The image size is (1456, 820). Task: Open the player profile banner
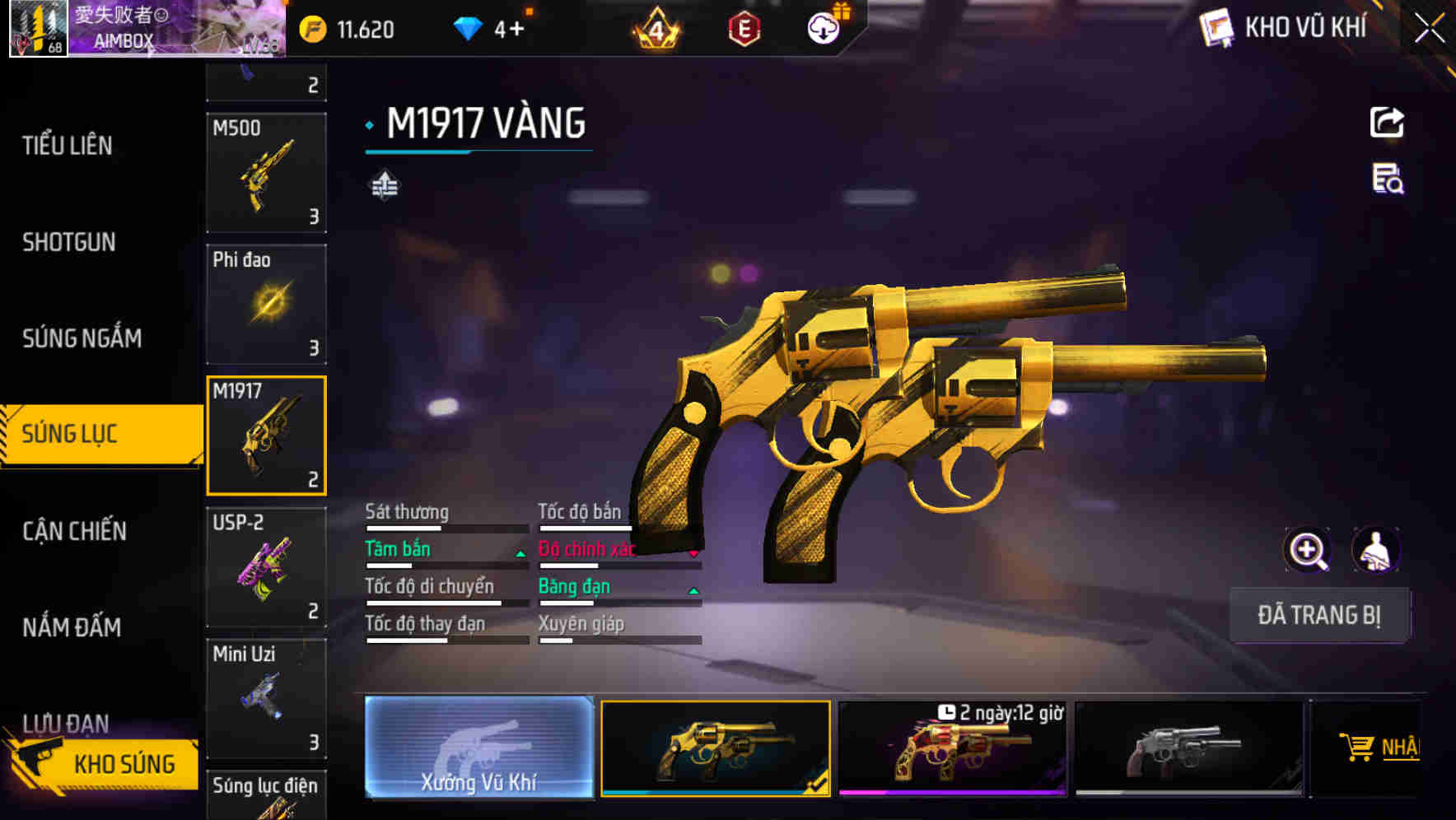coord(148,29)
